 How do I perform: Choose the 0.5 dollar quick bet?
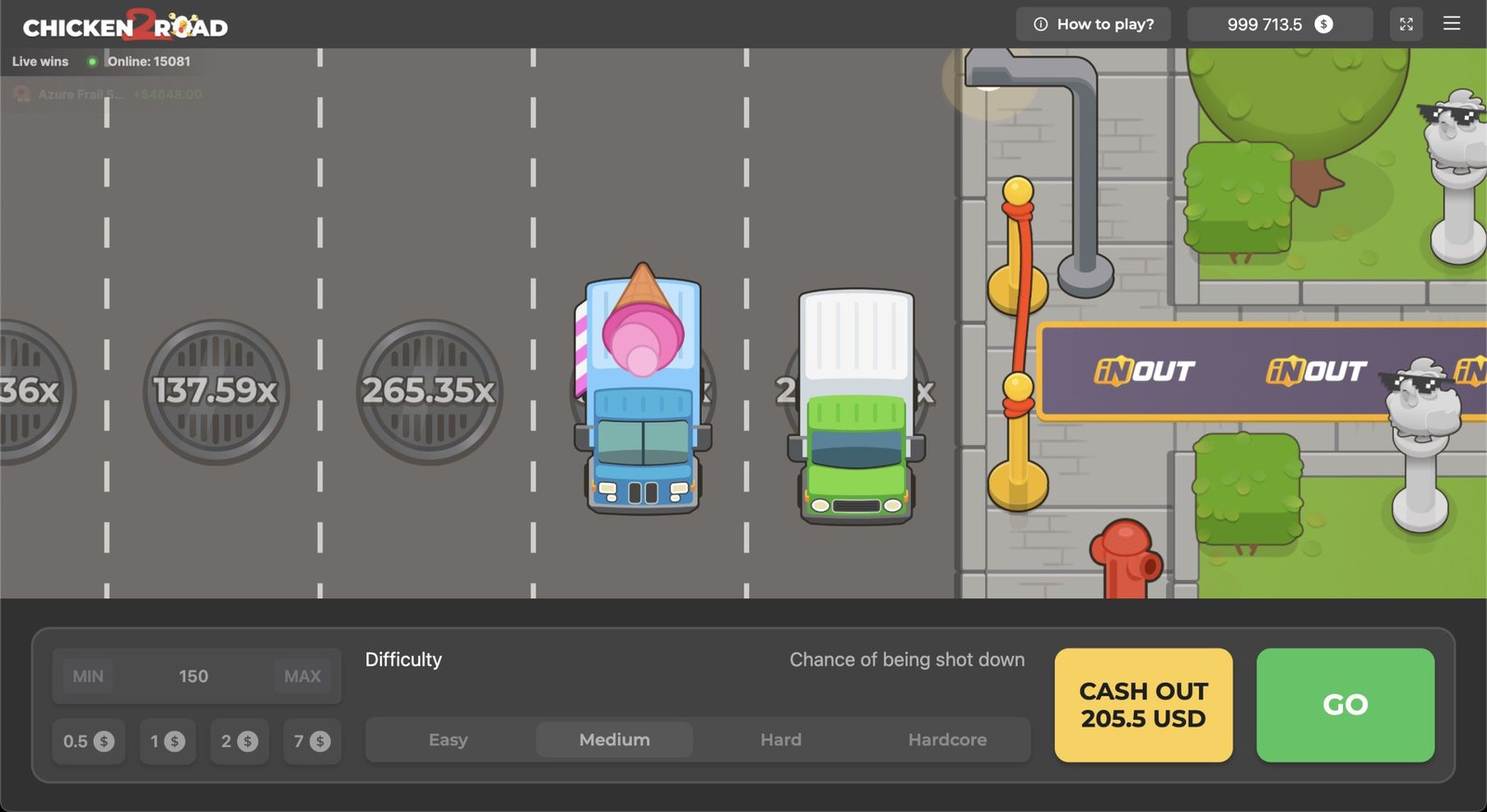pos(87,741)
